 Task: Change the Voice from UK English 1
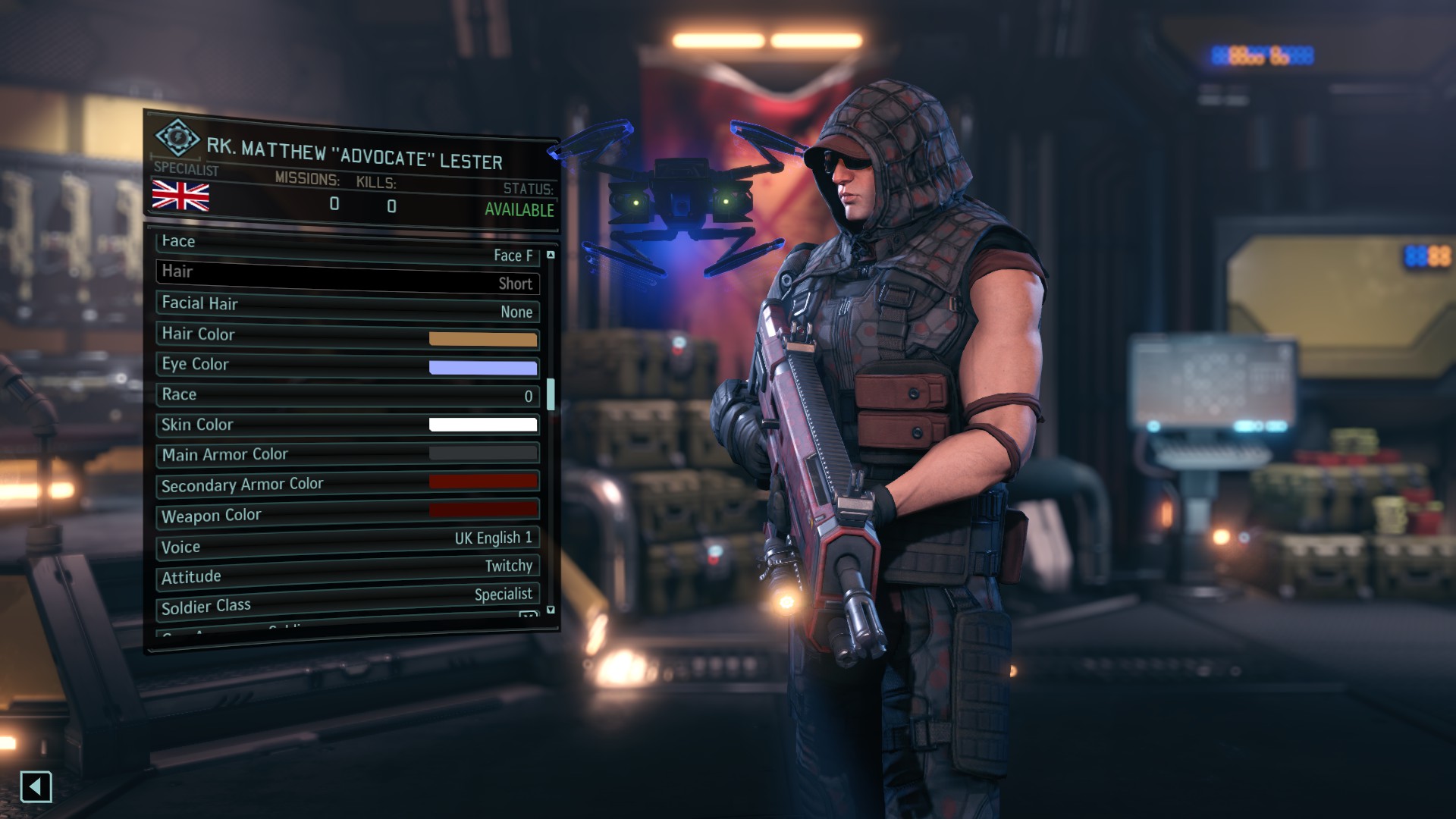347,542
